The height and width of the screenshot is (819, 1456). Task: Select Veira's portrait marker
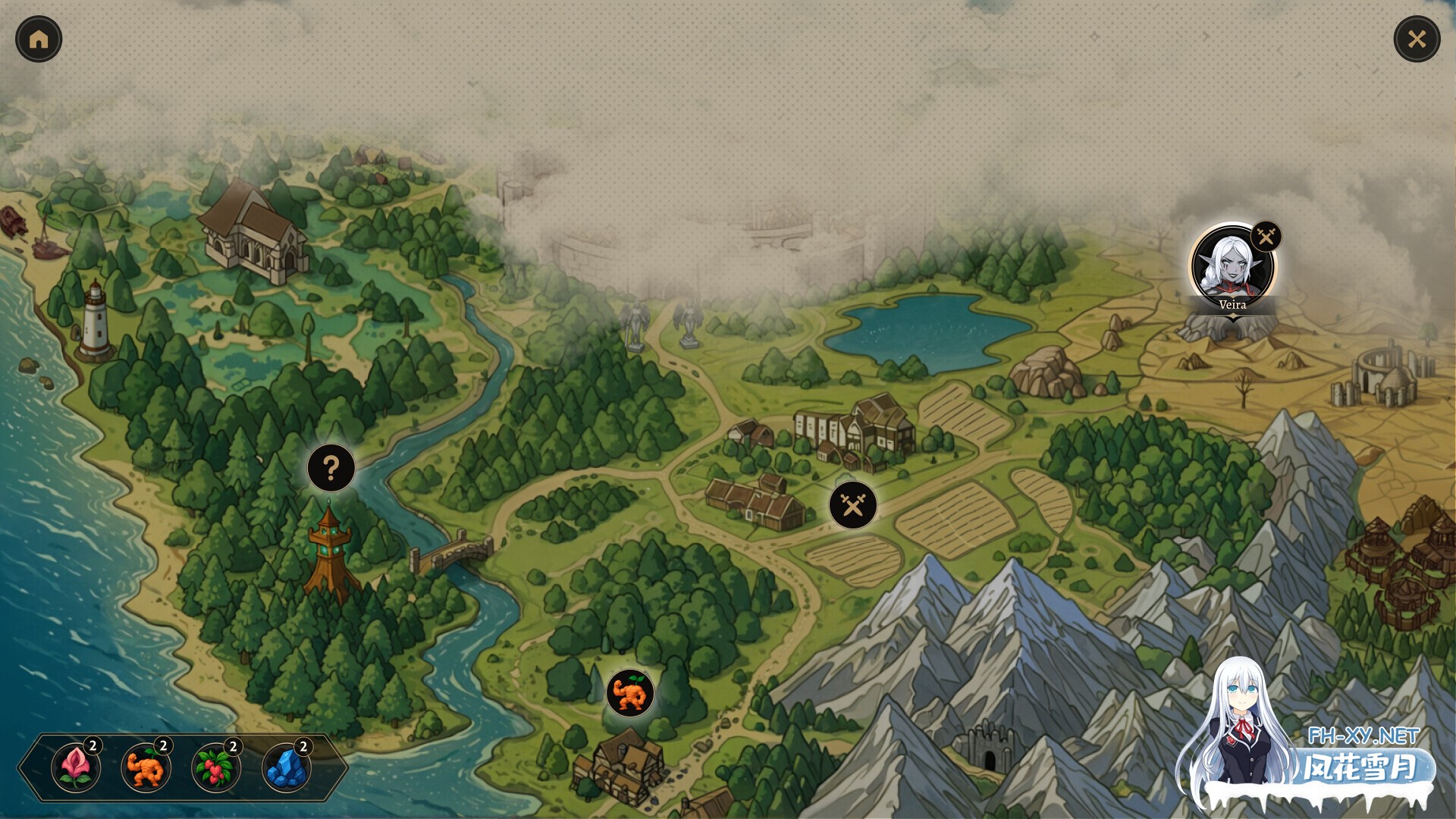click(x=1232, y=267)
